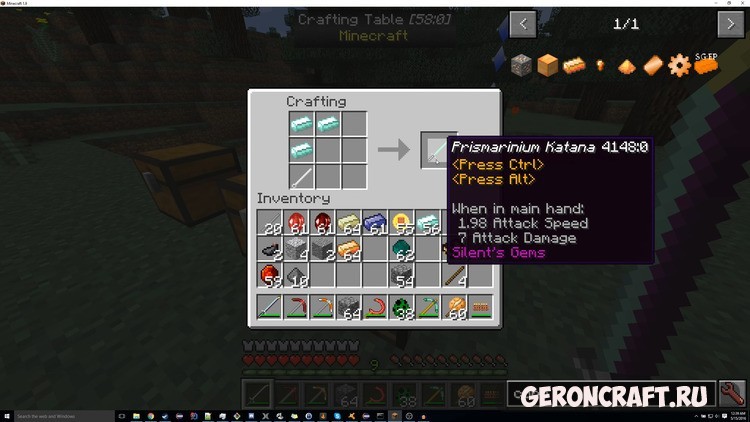
Task: Choose the orange block in the JEI list
Action: pyautogui.click(x=547, y=66)
